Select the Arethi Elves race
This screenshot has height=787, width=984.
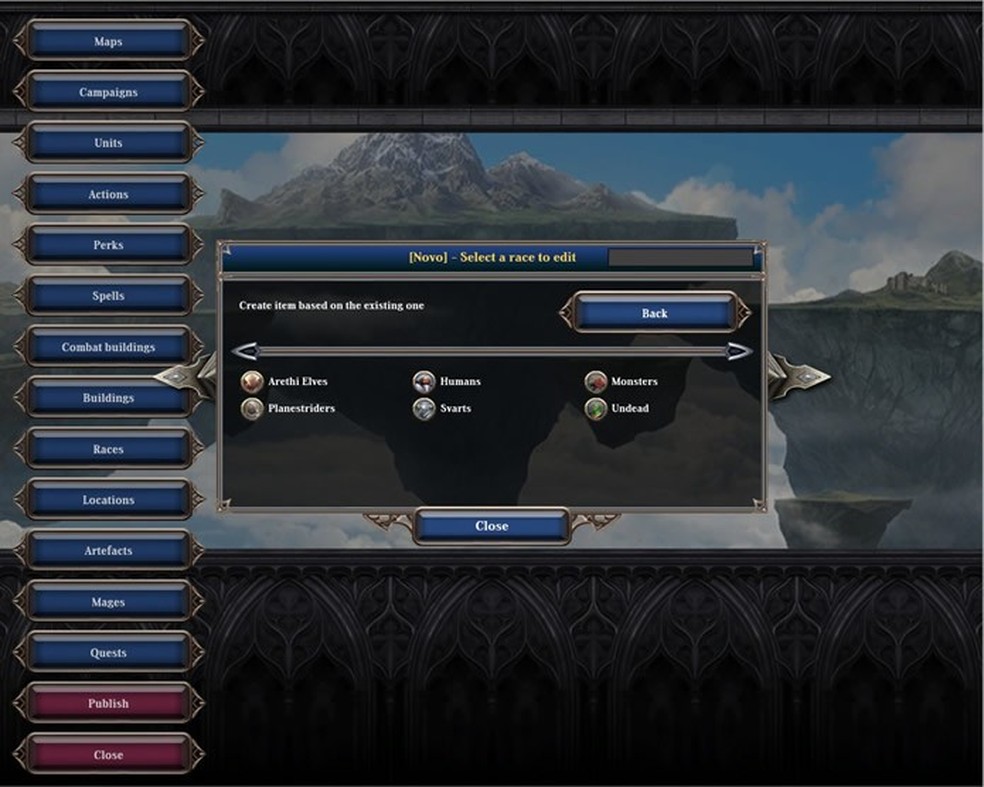296,382
